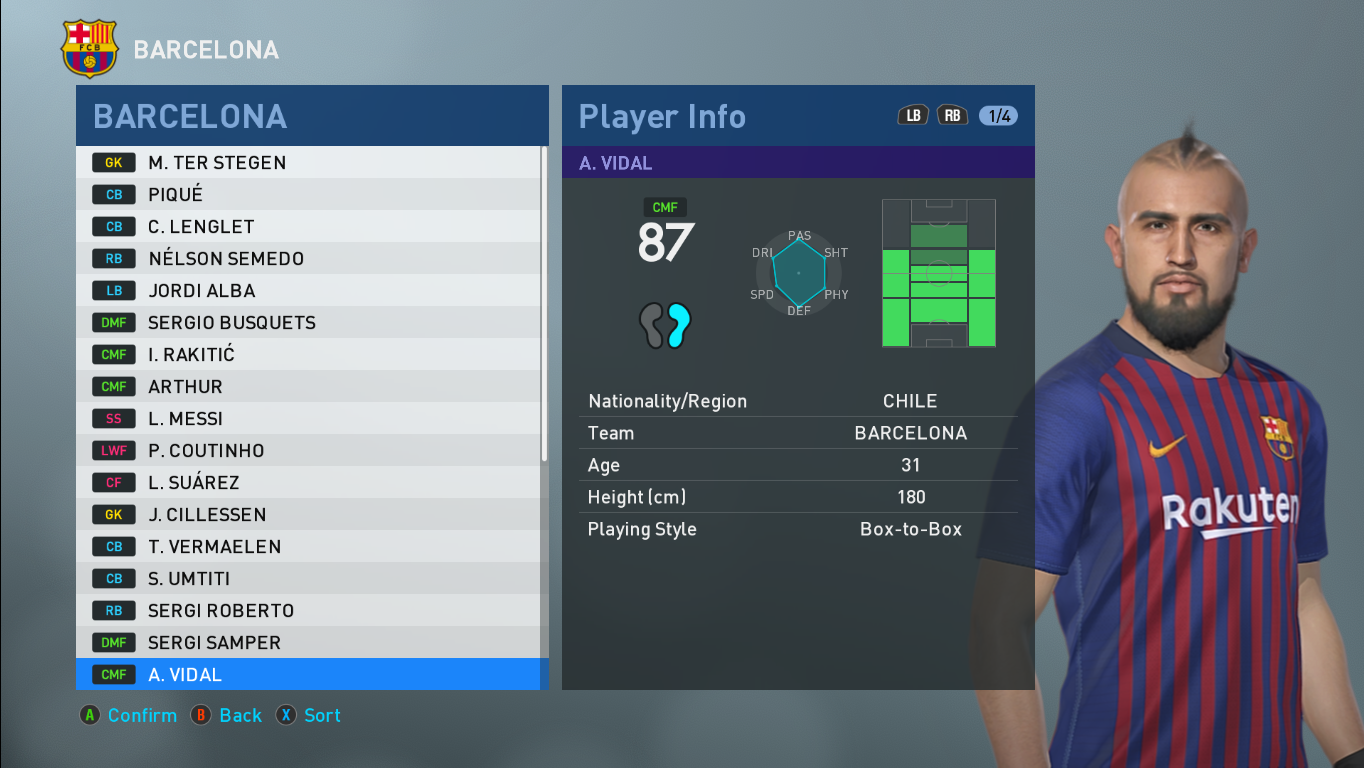This screenshot has height=768, width=1364.
Task: Click the SS position badge beside L. MESSI
Action: point(113,418)
